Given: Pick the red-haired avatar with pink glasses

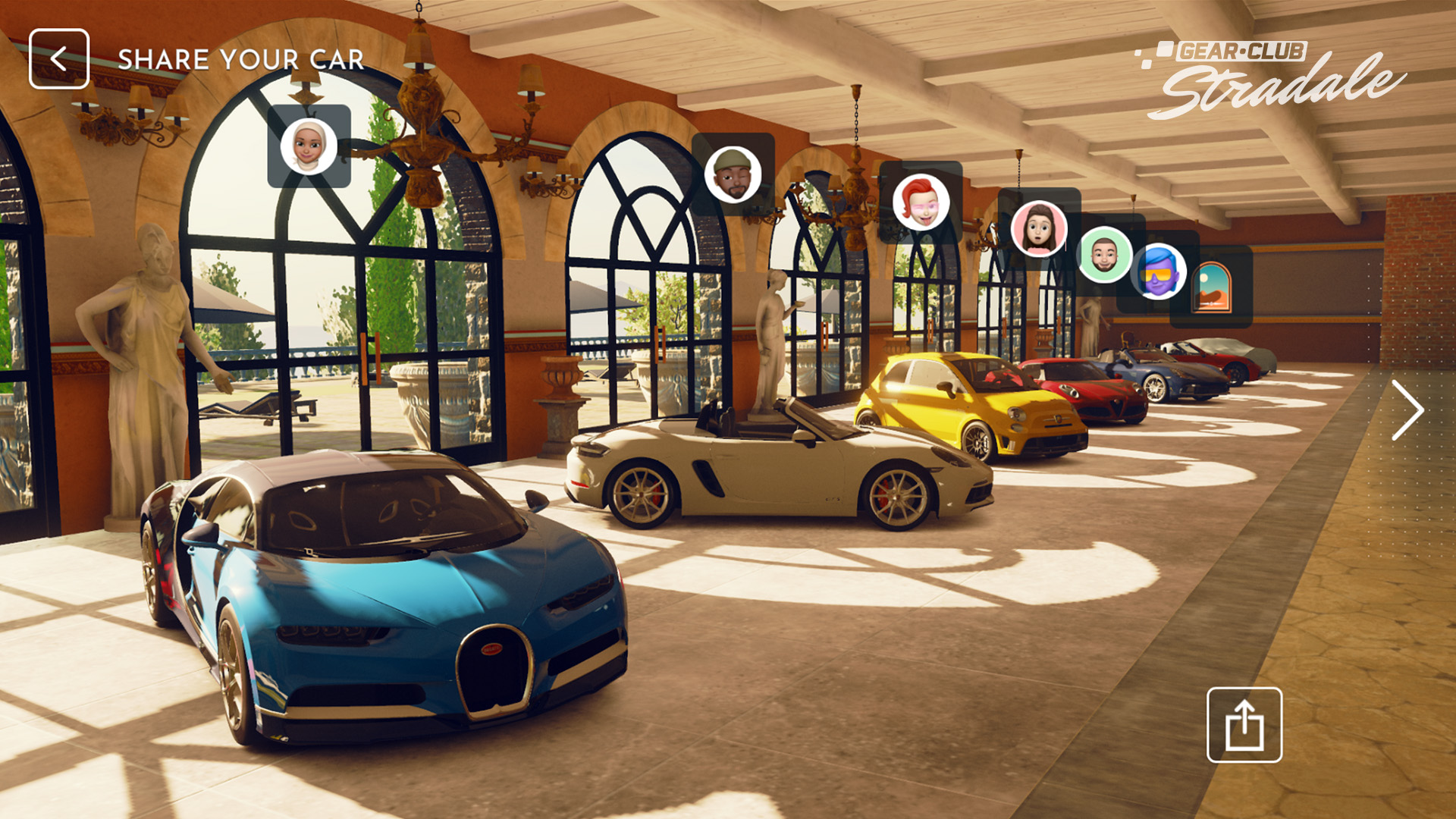Looking at the screenshot, I should point(921,202).
